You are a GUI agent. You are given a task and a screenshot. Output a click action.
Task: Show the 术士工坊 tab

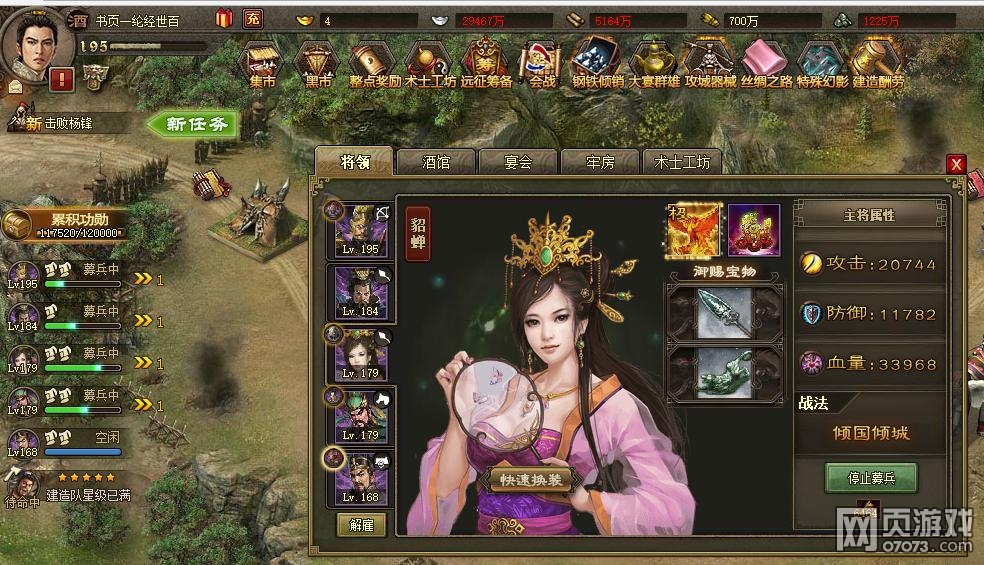point(682,161)
